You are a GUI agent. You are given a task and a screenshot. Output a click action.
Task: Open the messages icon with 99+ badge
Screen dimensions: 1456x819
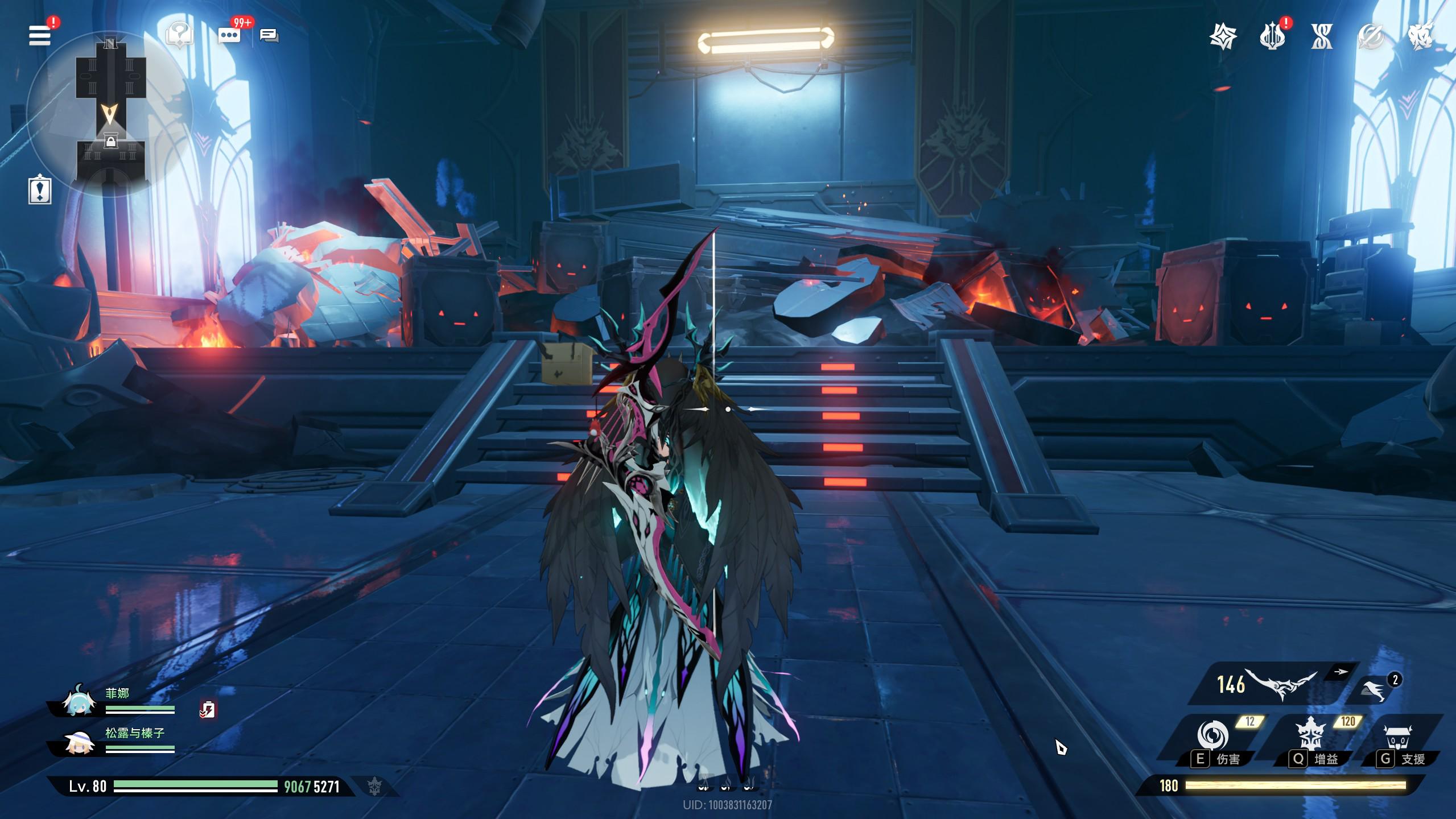[x=229, y=35]
